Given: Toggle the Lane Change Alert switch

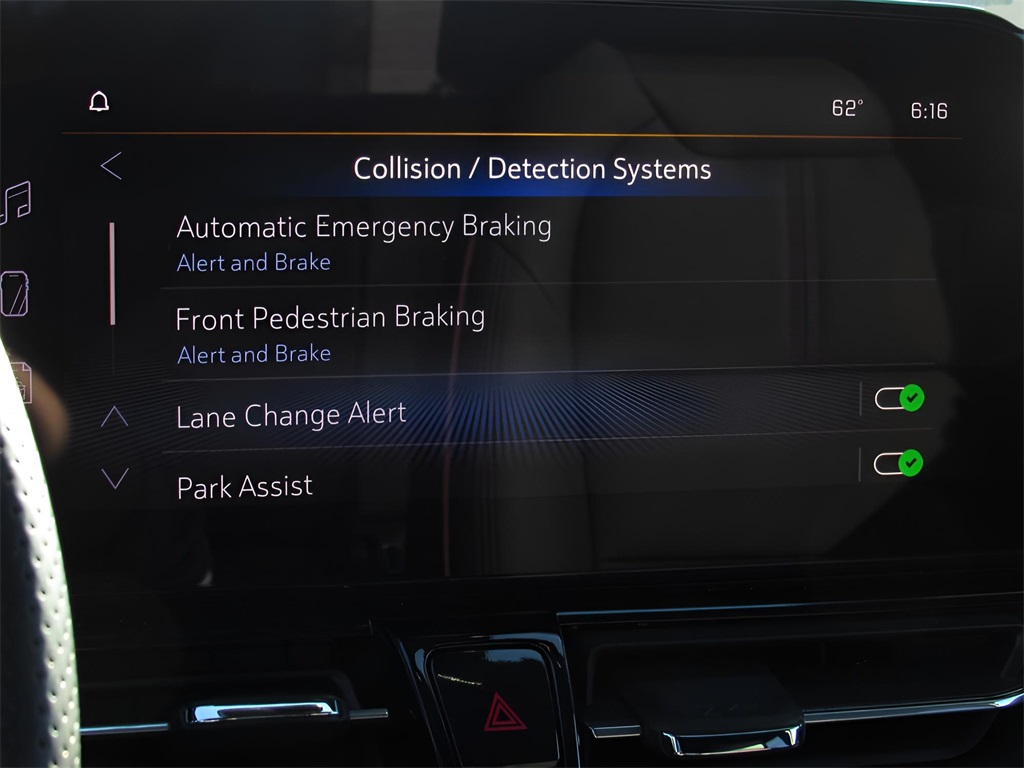Looking at the screenshot, I should pos(898,398).
